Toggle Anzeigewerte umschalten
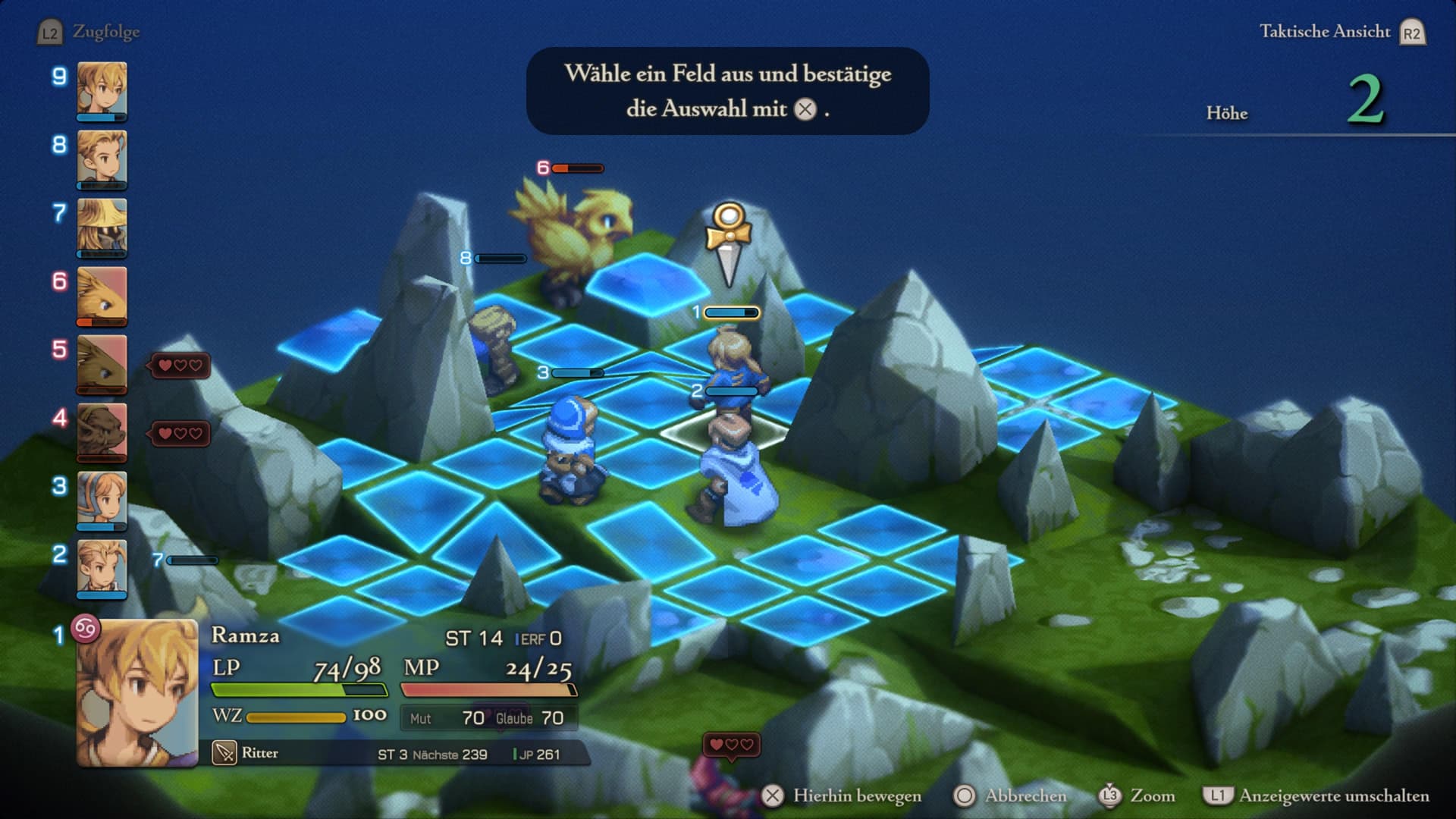The height and width of the screenshot is (819, 1456). tap(1316, 795)
